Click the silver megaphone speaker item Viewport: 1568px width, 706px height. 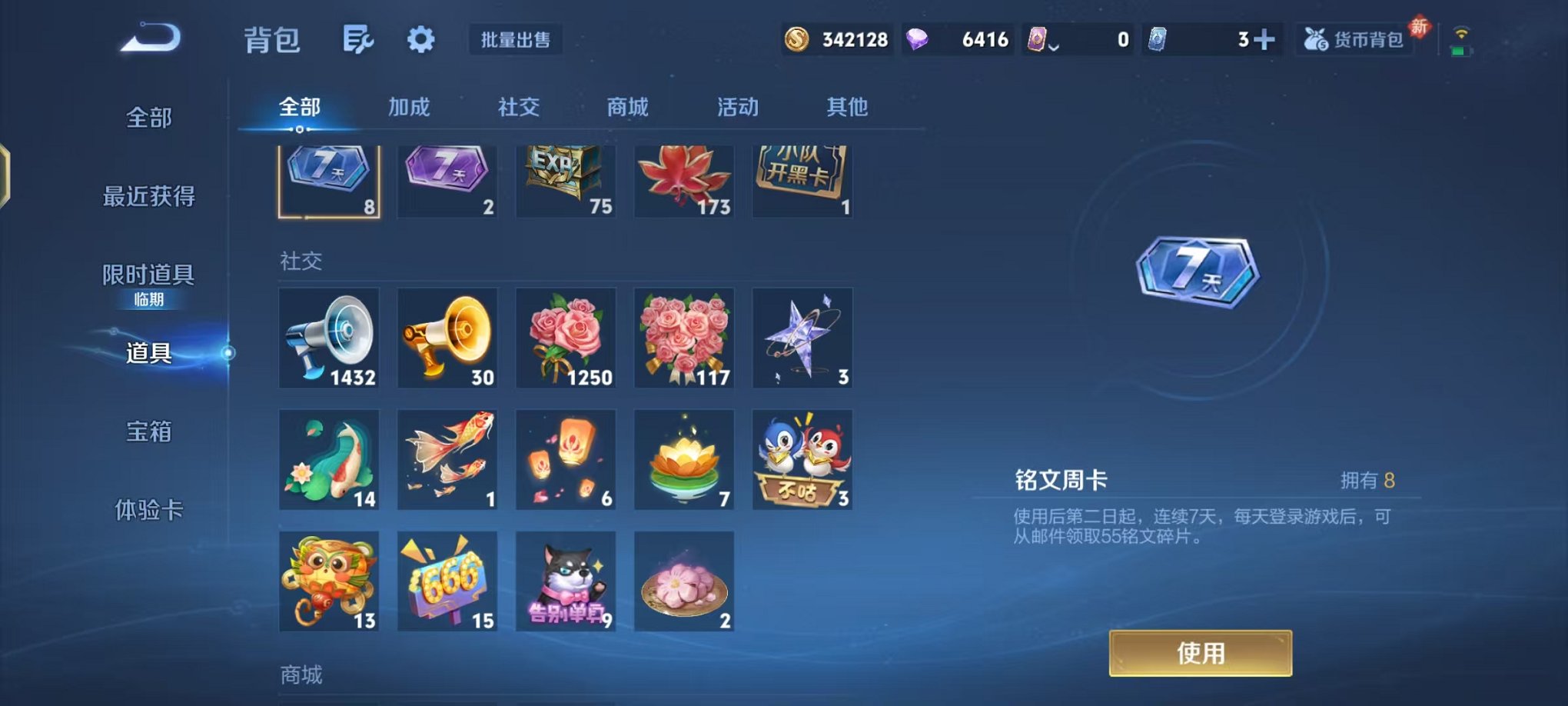tap(329, 338)
